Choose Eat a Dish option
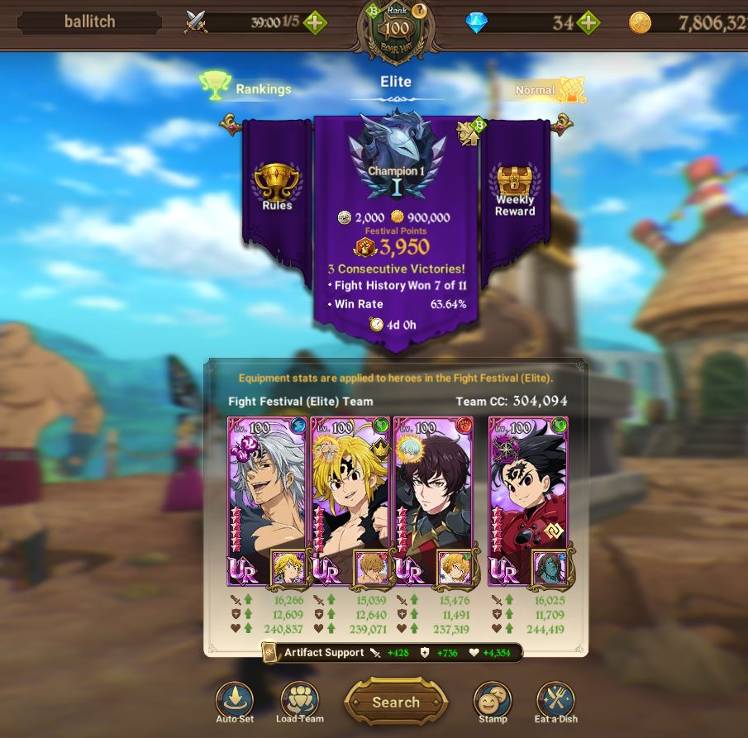 pos(555,701)
